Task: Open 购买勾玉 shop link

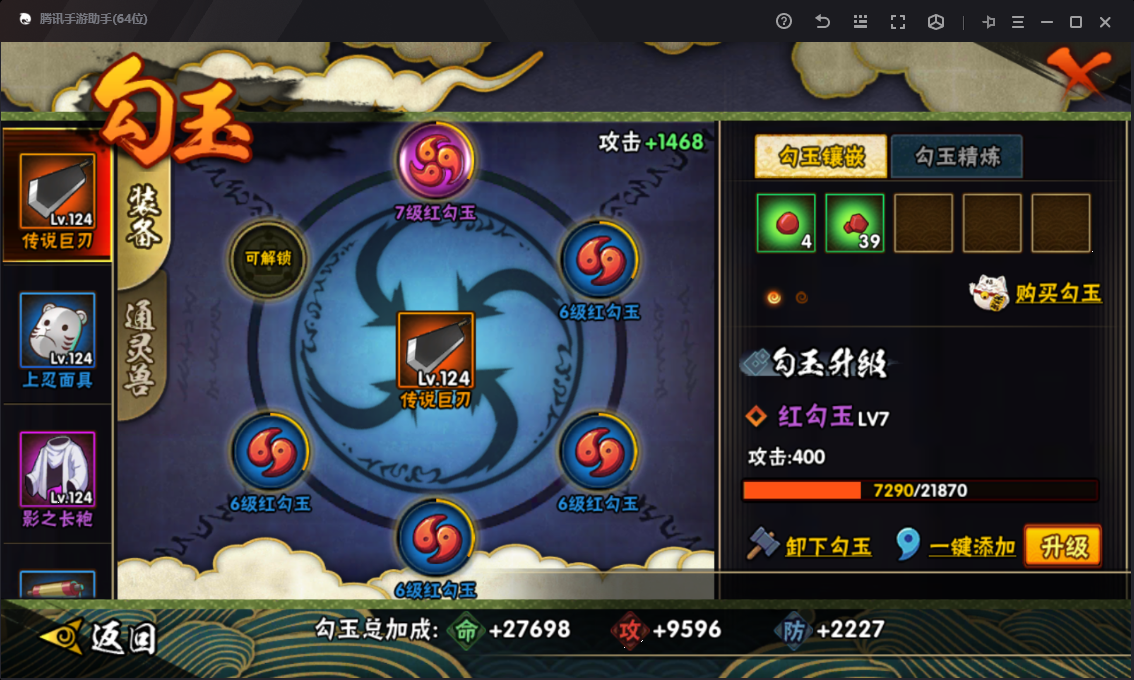Action: (1057, 293)
